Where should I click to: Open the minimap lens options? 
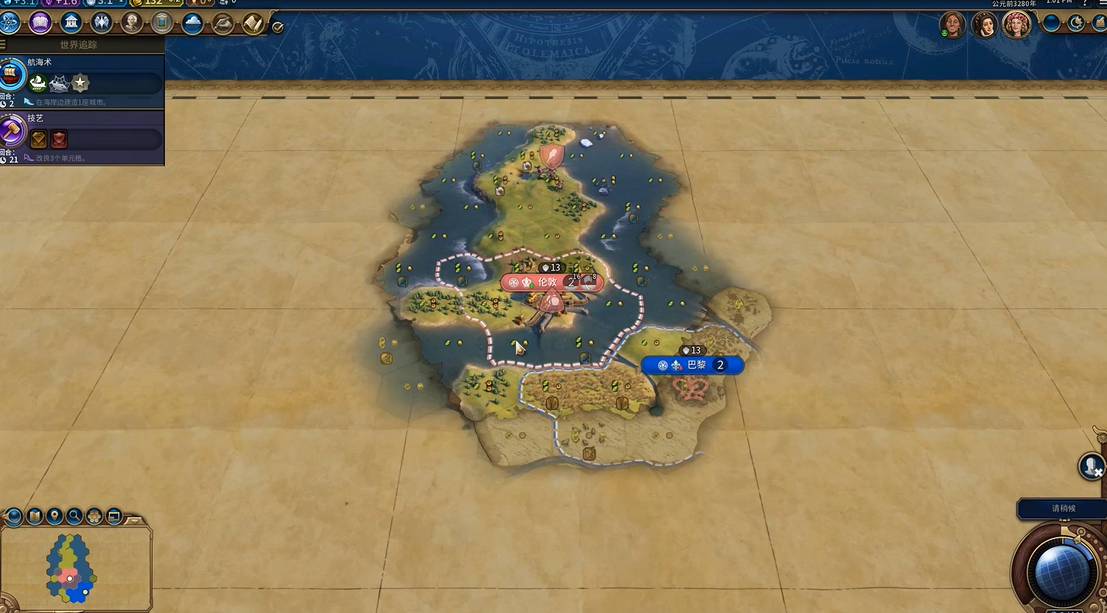(14, 516)
